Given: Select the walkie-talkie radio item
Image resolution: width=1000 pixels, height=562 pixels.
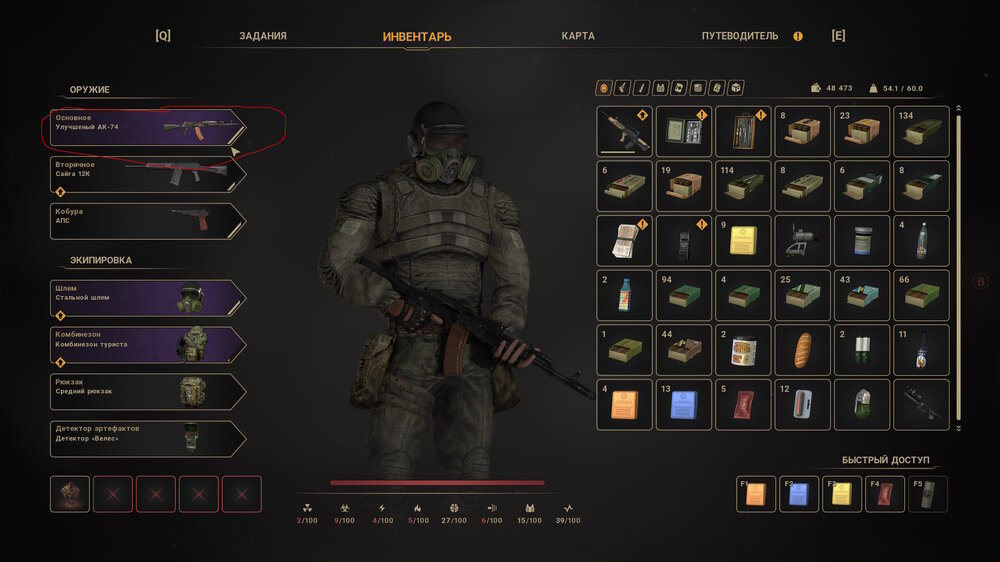Looking at the screenshot, I should (x=684, y=241).
